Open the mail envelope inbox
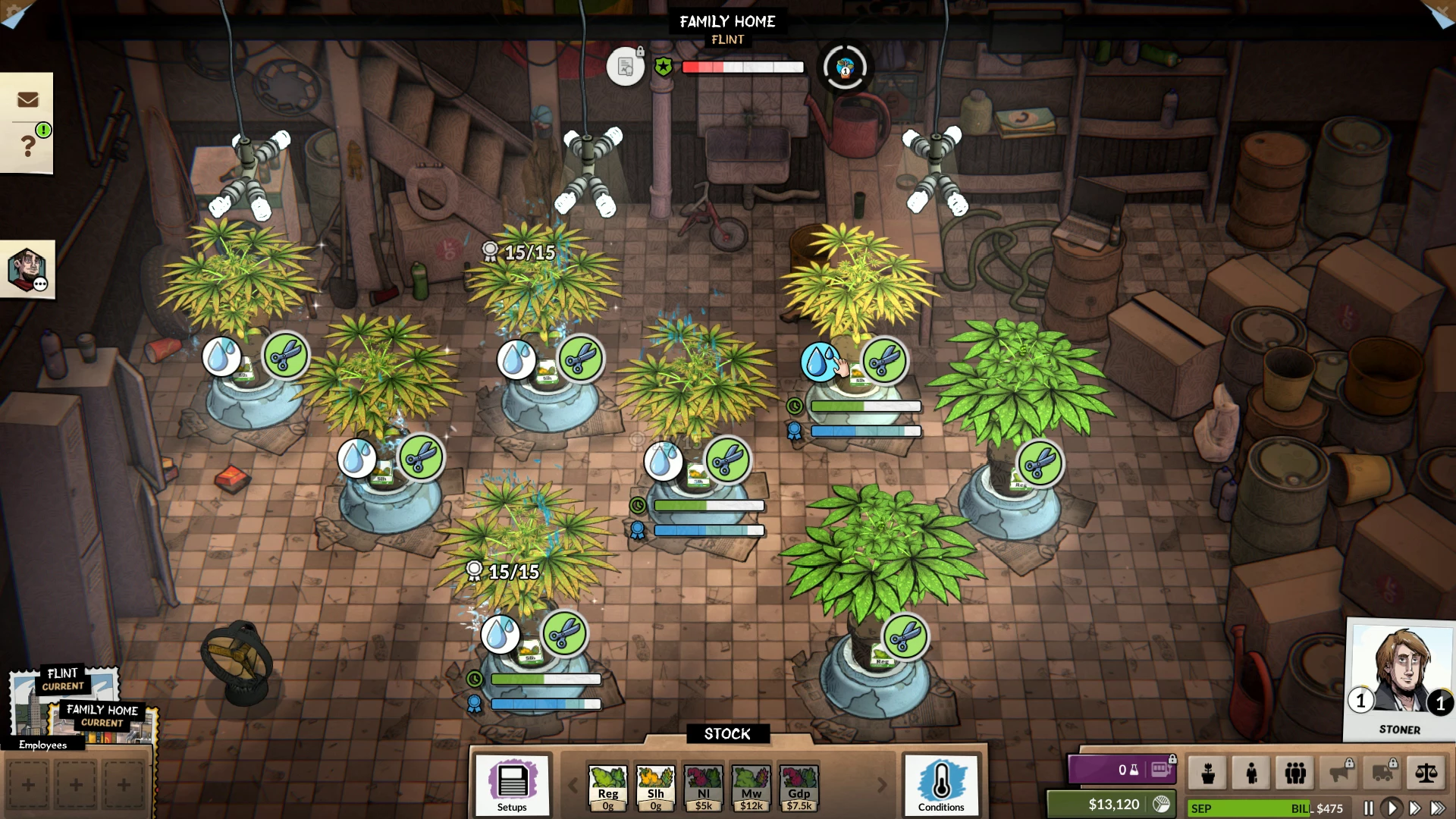Screen dimensions: 1456x819 [x=27, y=99]
